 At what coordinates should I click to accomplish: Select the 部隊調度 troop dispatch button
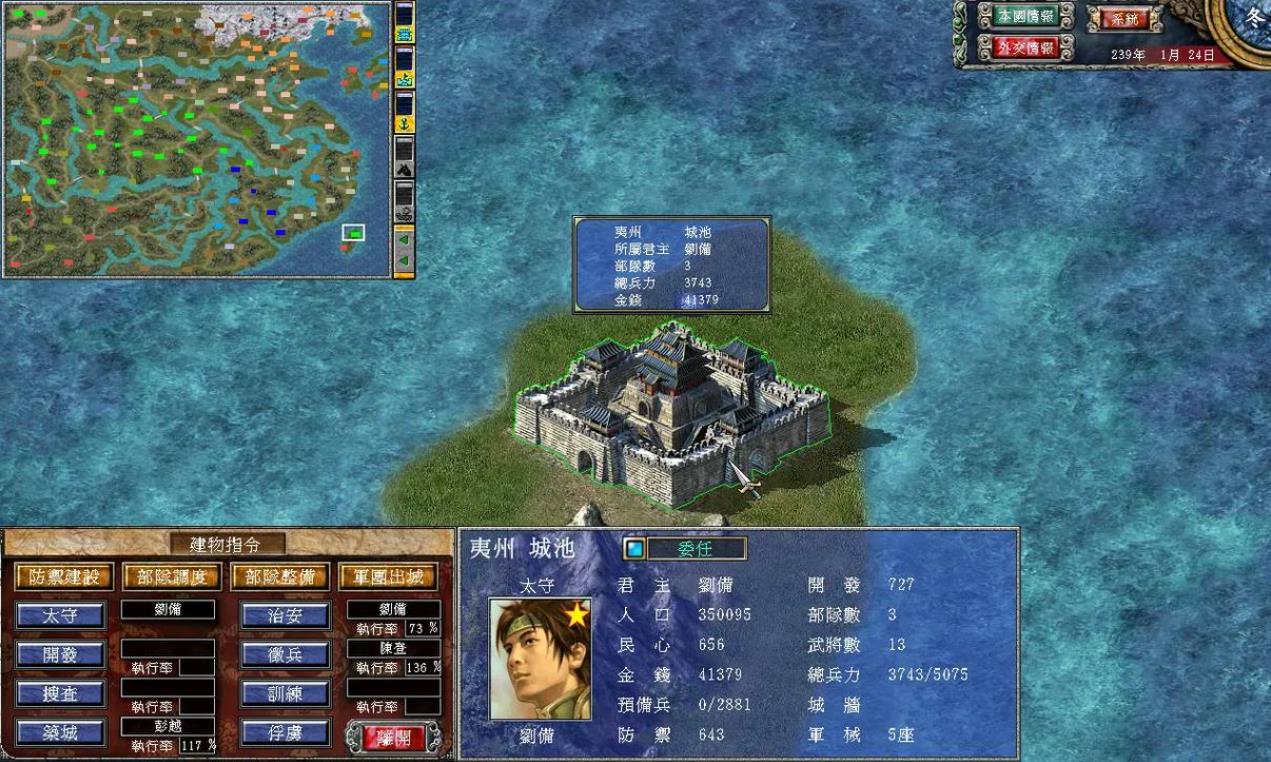pos(172,577)
